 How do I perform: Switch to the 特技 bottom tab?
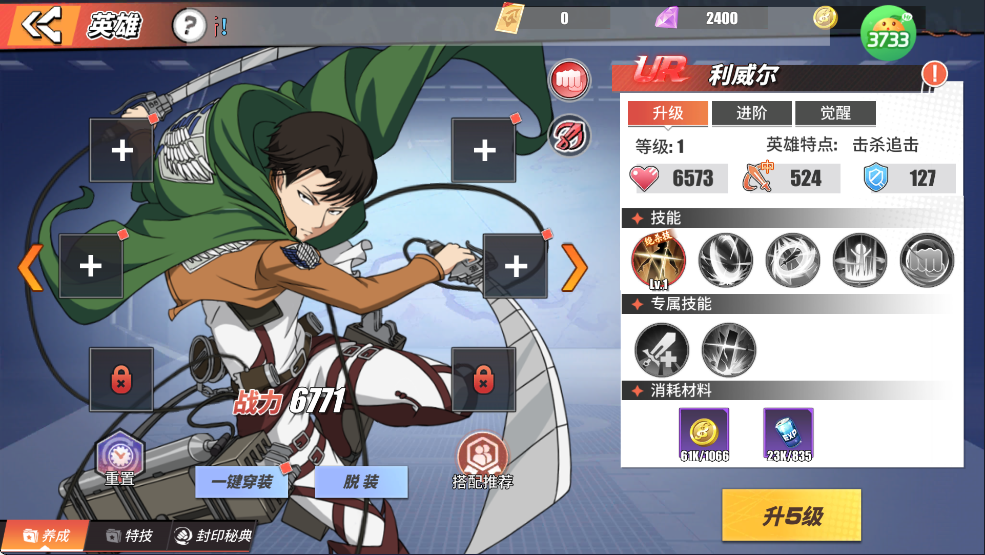click(130, 536)
